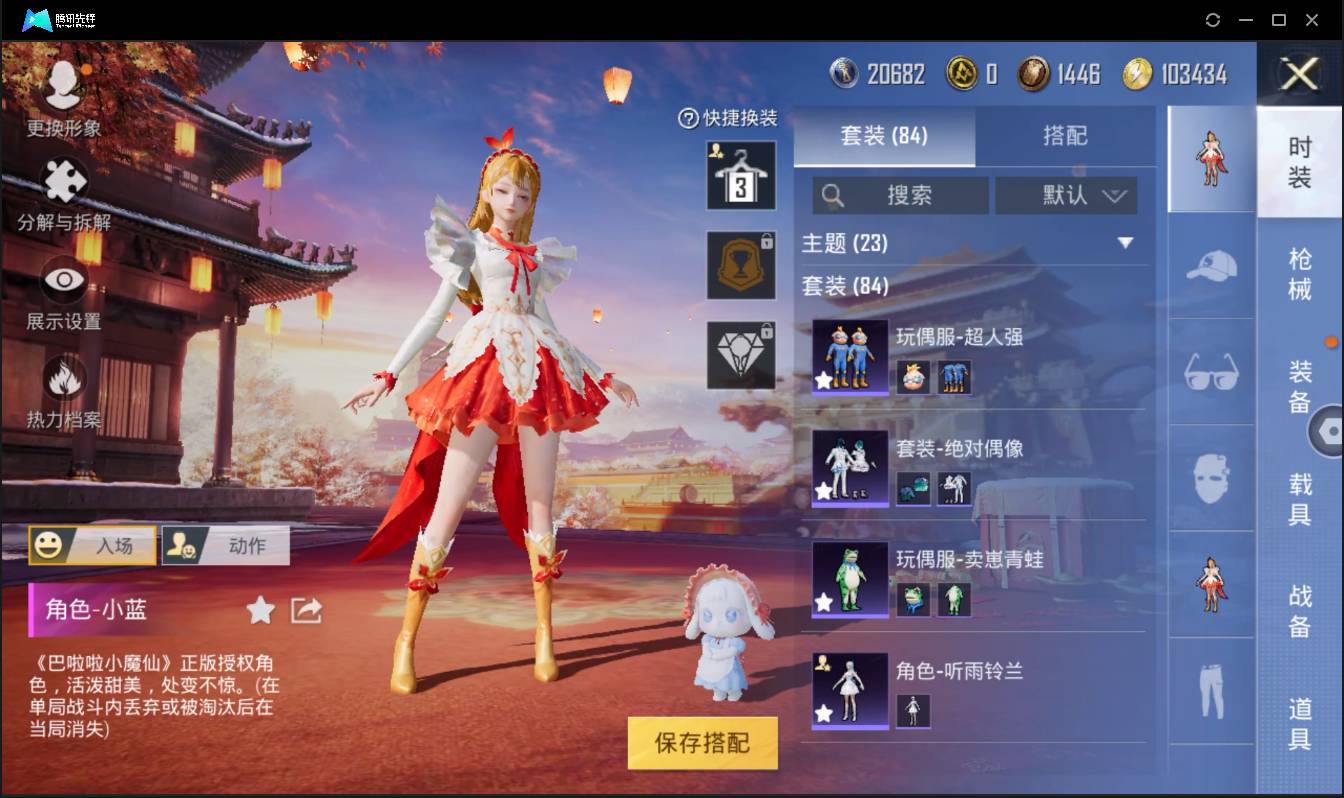Open 展示设置 via the eye icon
The width and height of the screenshot is (1344, 798).
coord(62,283)
